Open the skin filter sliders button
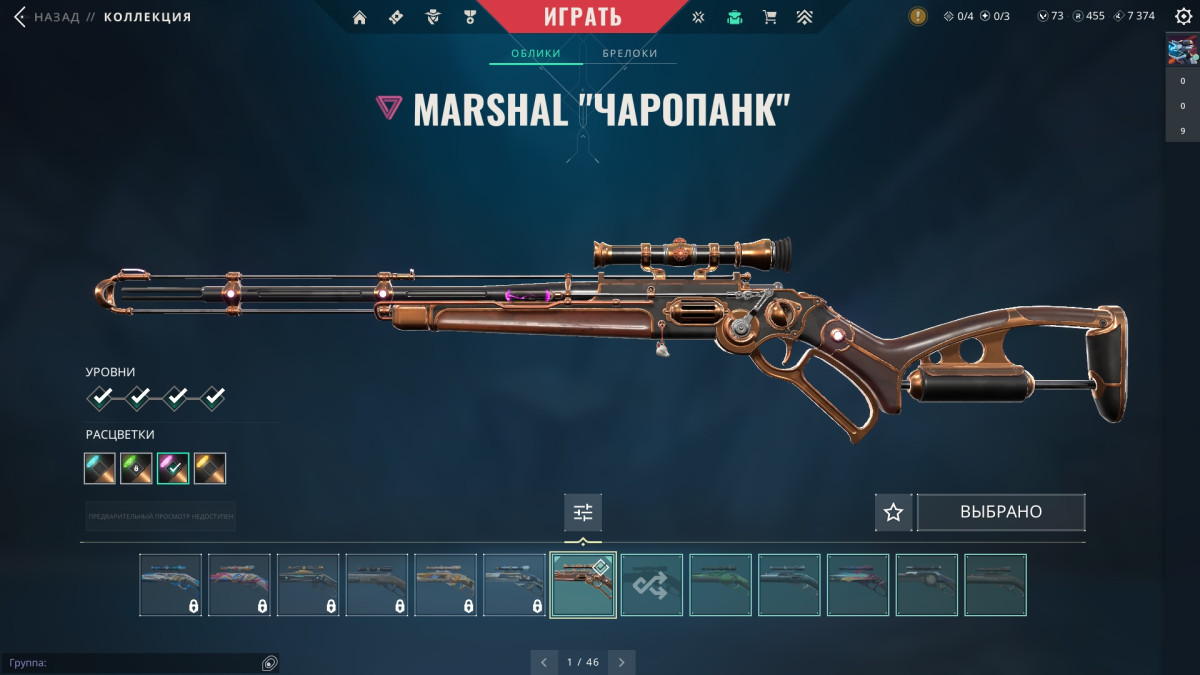 pos(583,513)
